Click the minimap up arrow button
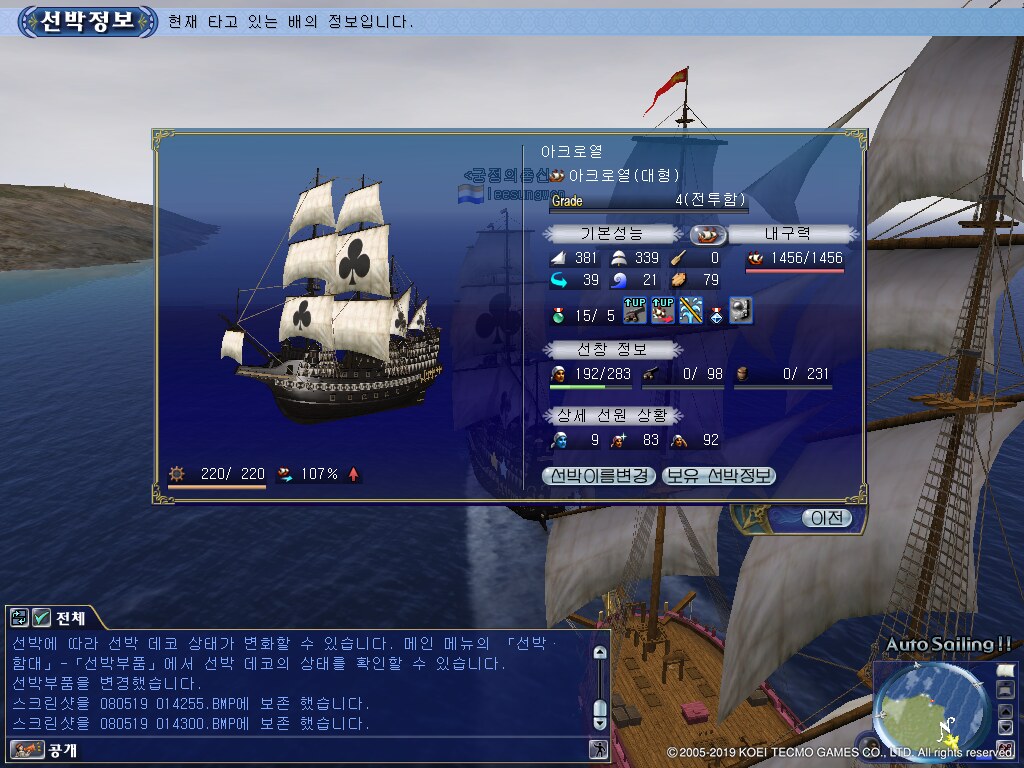Image resolution: width=1024 pixels, height=768 pixels. [1005, 711]
